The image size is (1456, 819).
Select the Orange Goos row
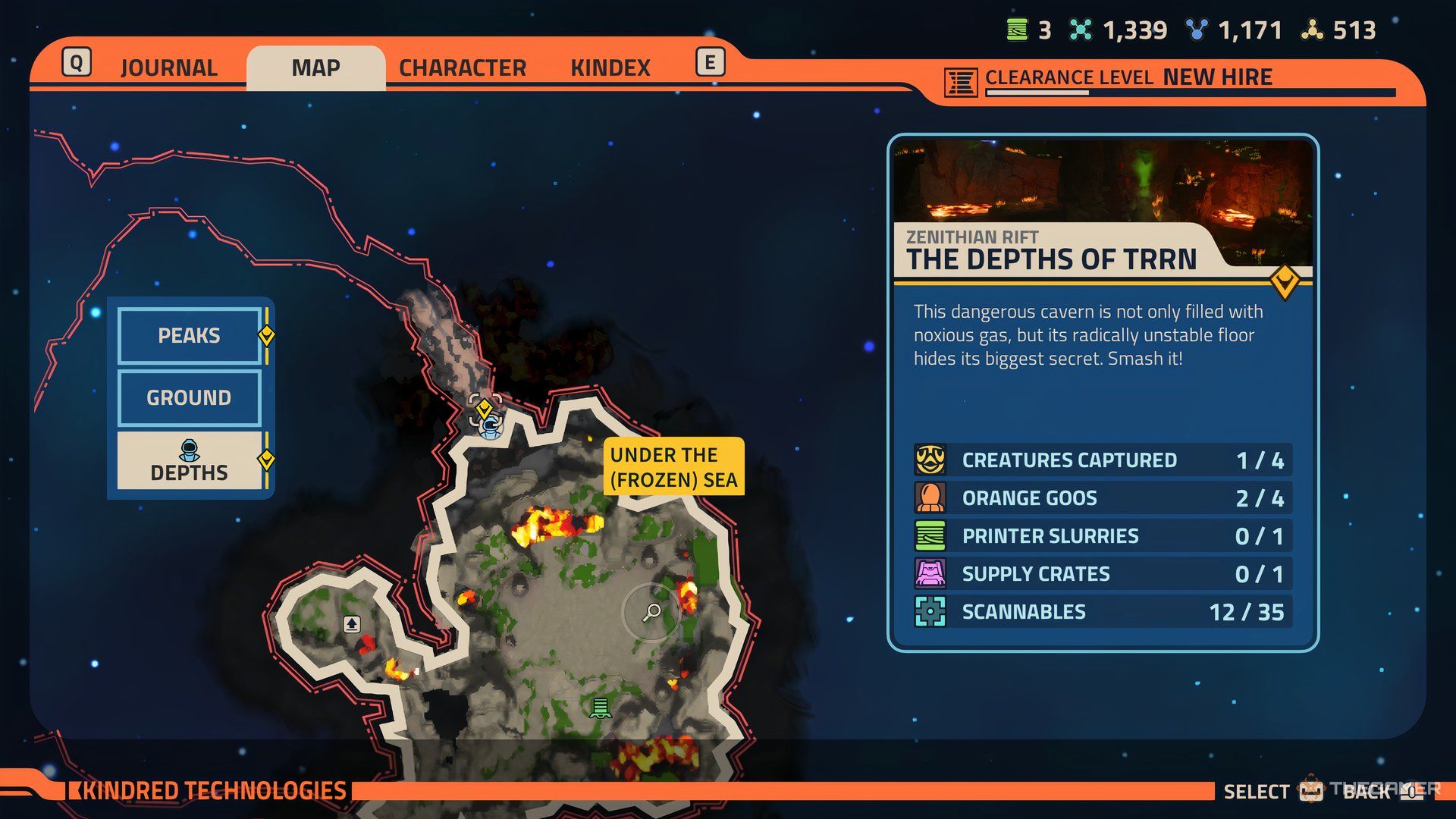(1103, 498)
